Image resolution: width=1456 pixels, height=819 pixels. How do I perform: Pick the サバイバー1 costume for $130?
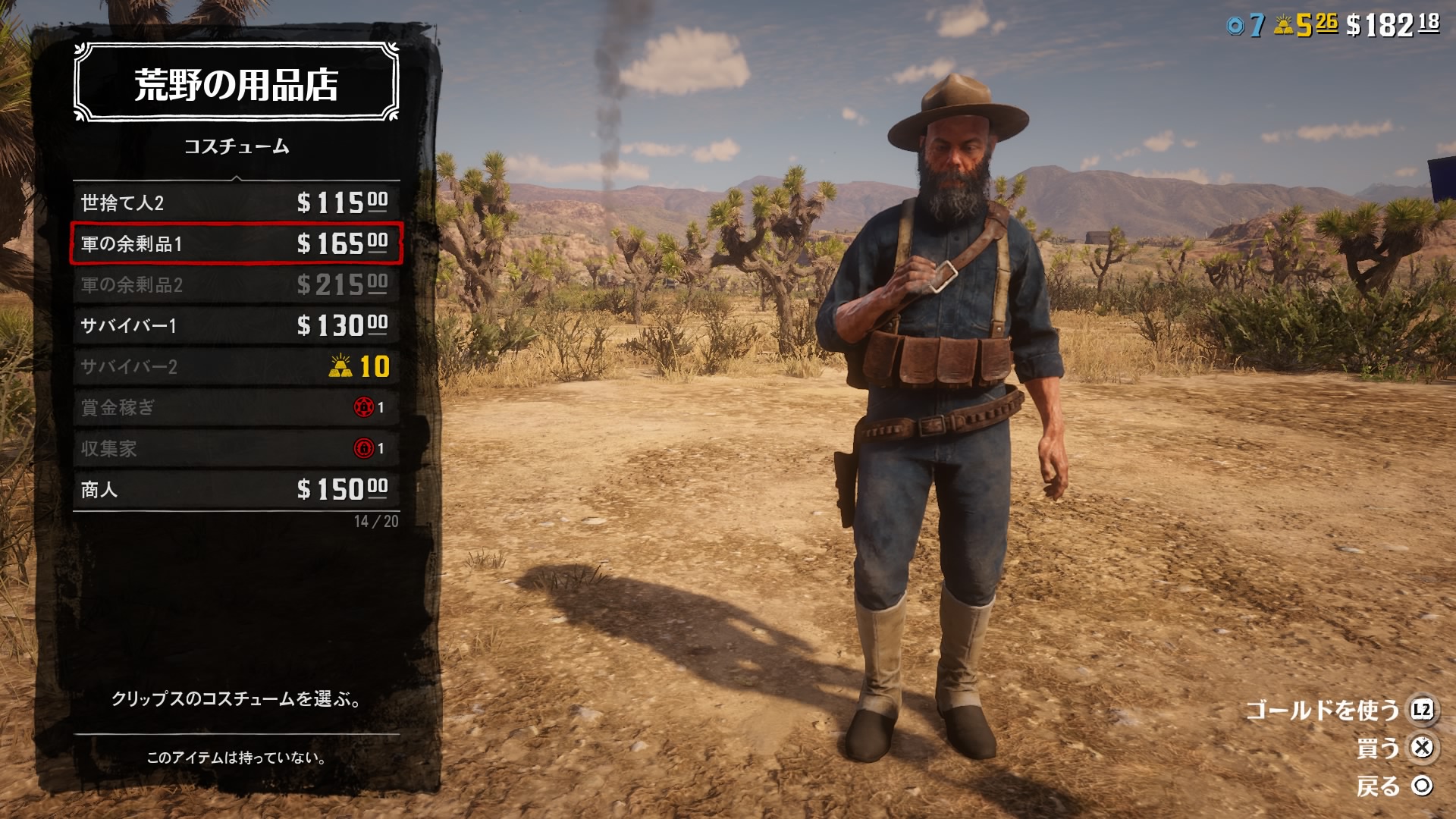pyautogui.click(x=236, y=325)
